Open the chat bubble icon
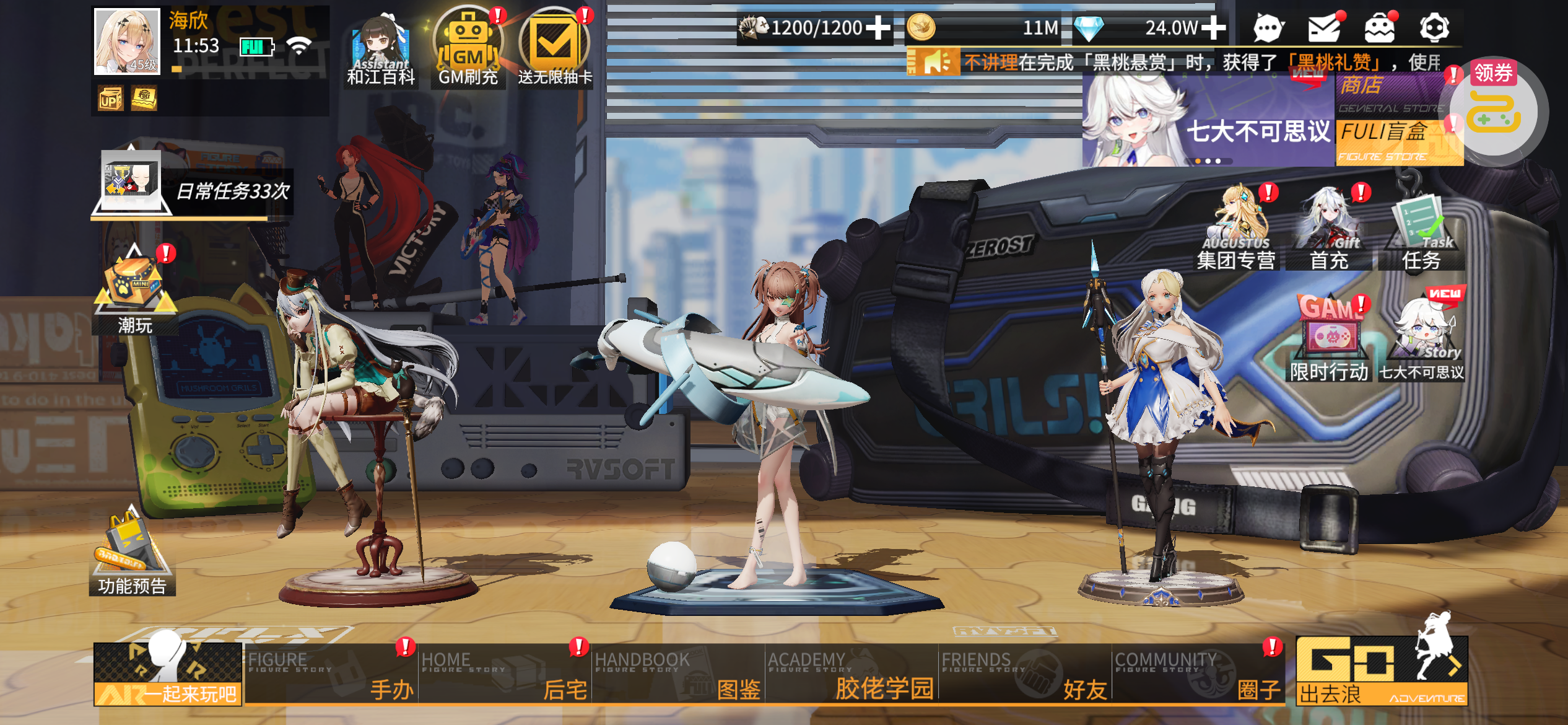1568x725 pixels. (x=1268, y=28)
